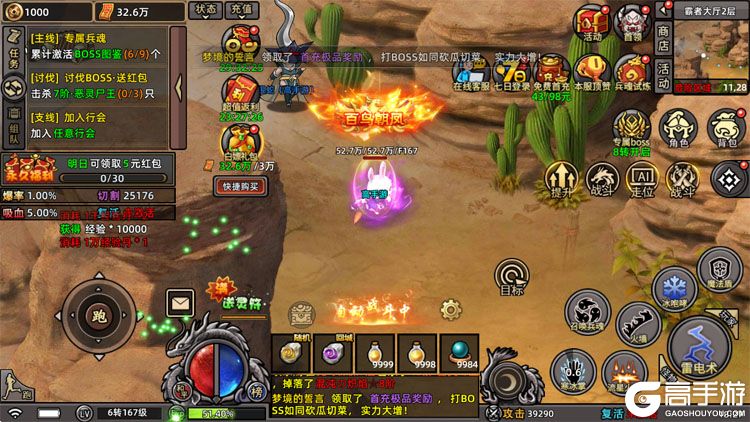Click the minimap of 霸者大厅2层
The width and height of the screenshot is (750, 422).
(711, 50)
